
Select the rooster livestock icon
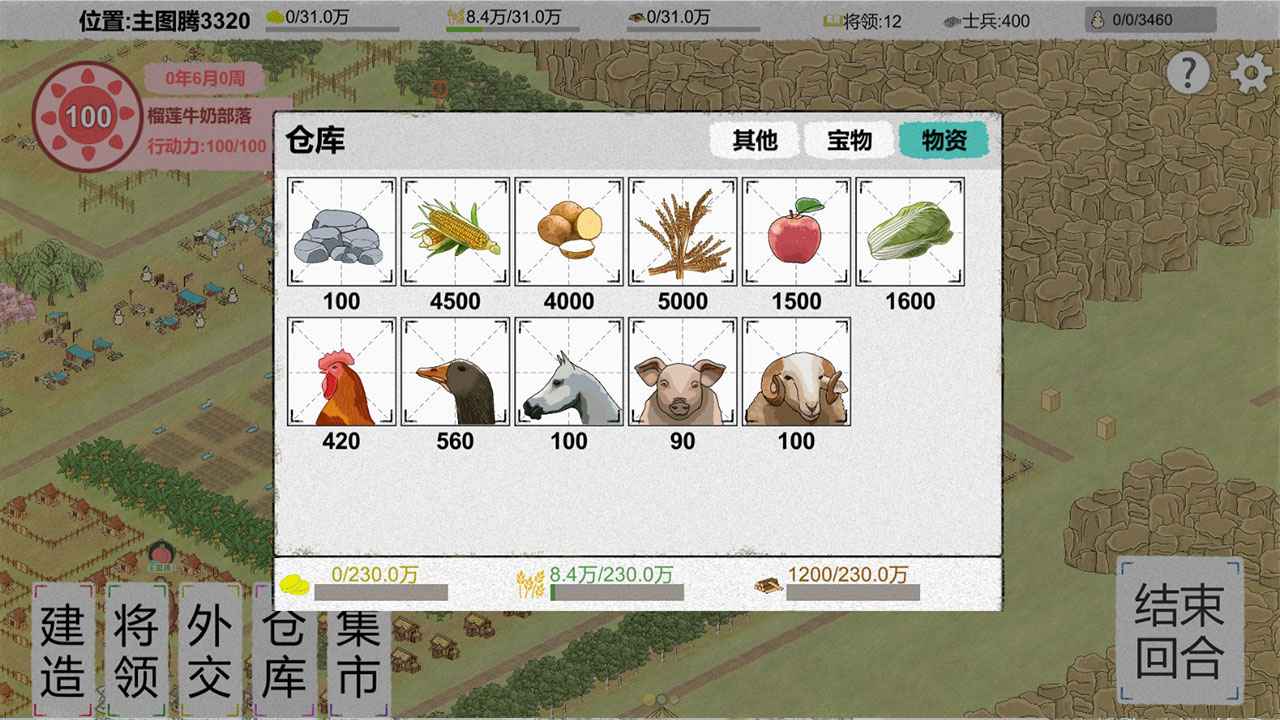341,372
